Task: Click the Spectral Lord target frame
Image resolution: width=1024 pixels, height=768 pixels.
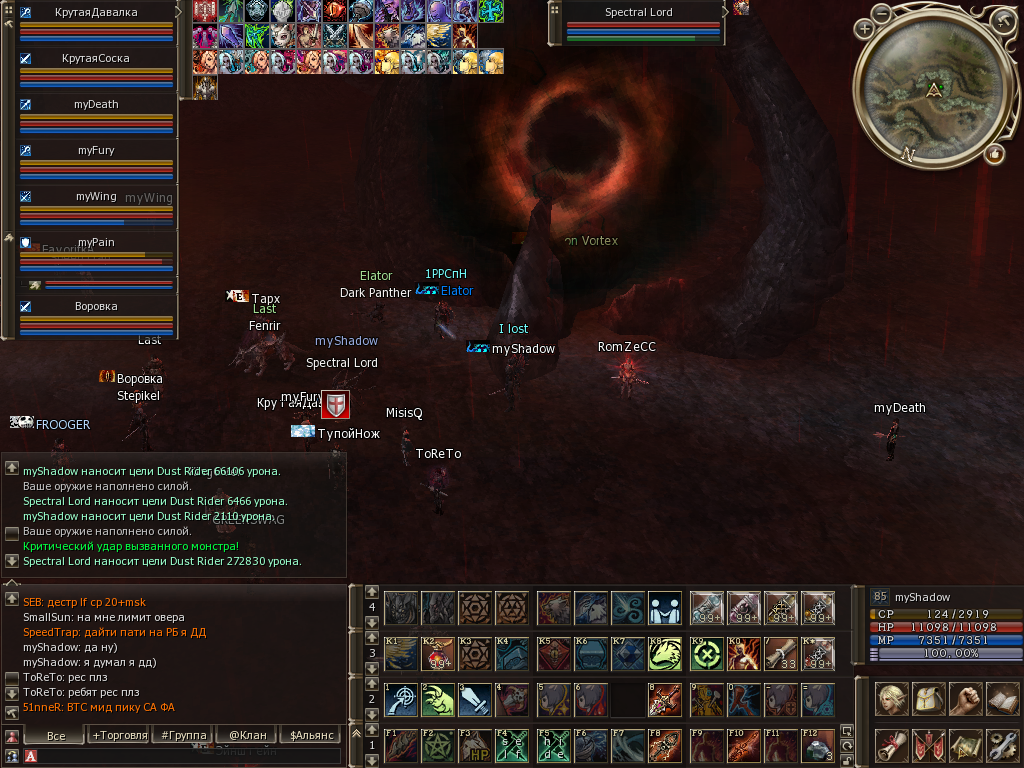Action: 638,13
